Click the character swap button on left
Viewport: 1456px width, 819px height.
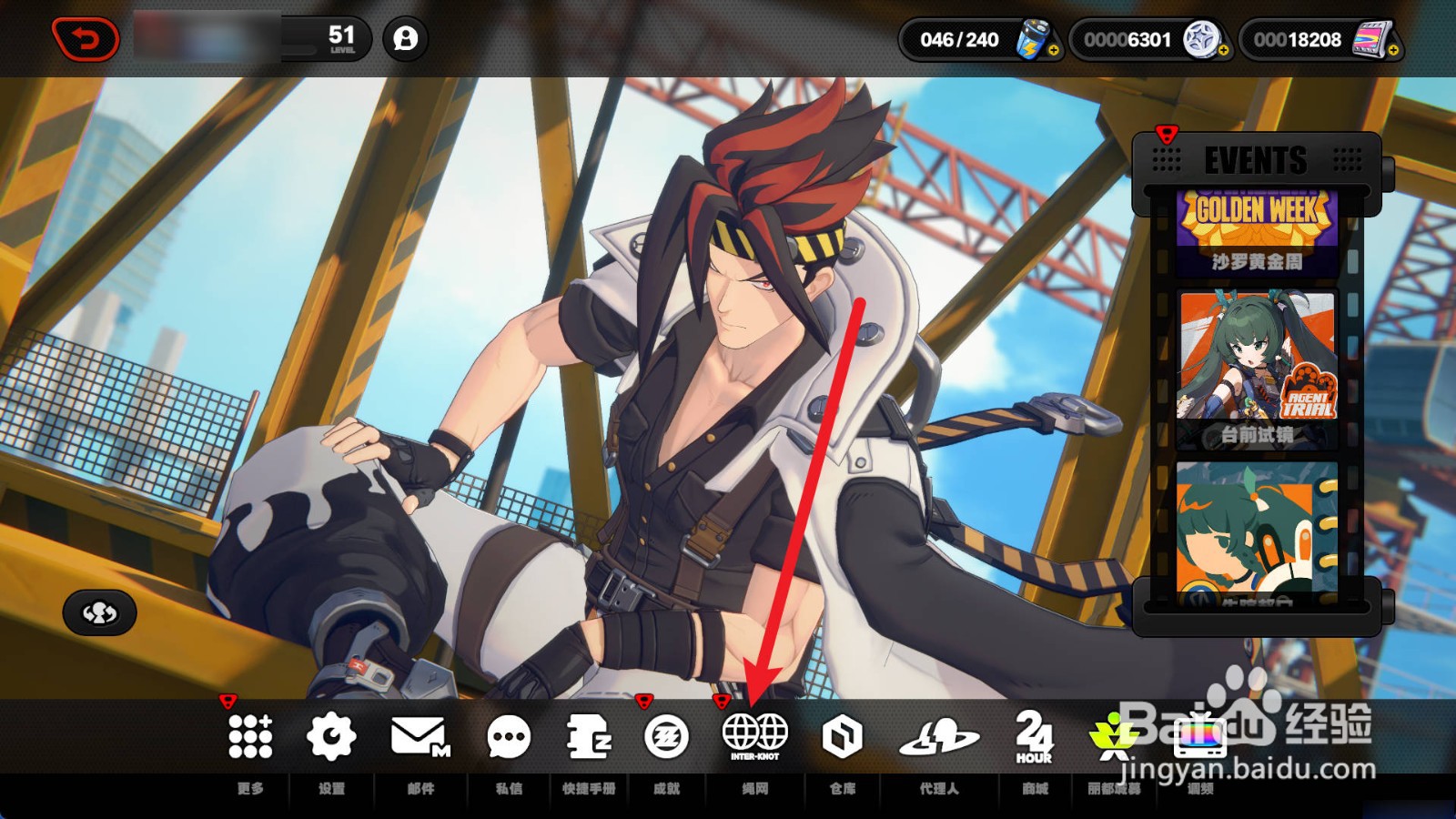[x=100, y=612]
